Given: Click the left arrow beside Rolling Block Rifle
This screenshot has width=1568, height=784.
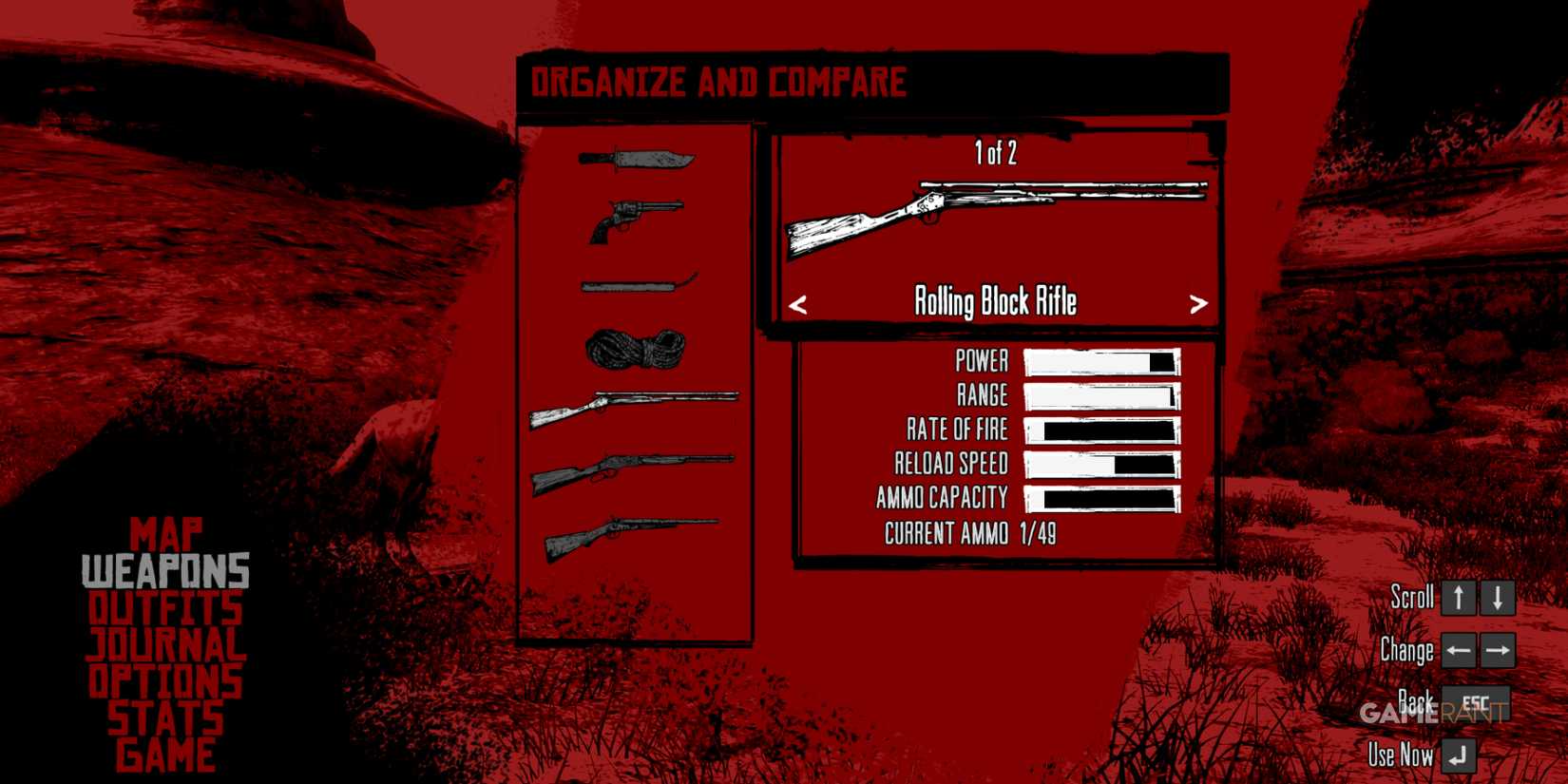Looking at the screenshot, I should pyautogui.click(x=799, y=304).
